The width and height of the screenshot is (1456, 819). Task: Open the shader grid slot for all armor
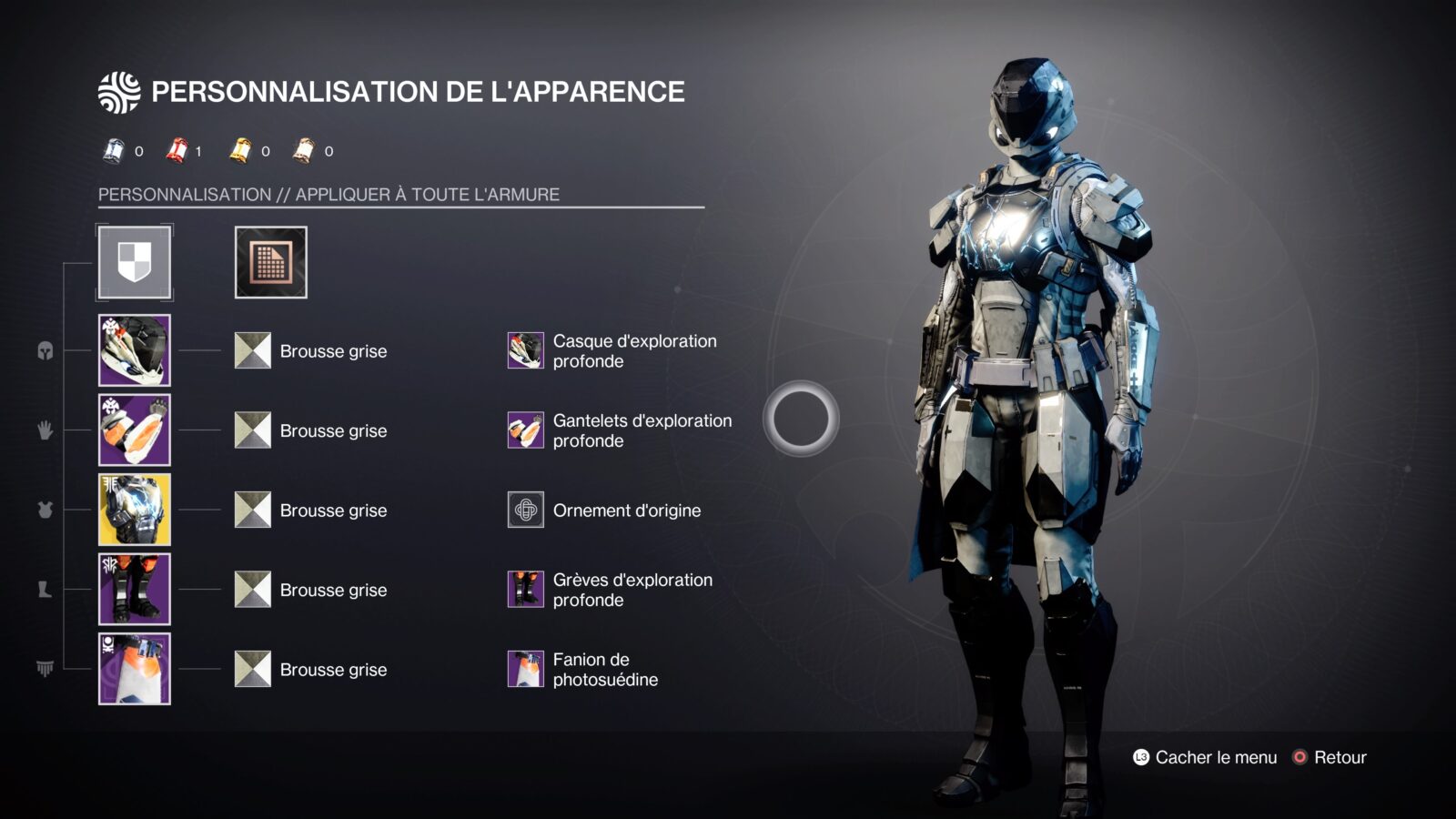[270, 262]
